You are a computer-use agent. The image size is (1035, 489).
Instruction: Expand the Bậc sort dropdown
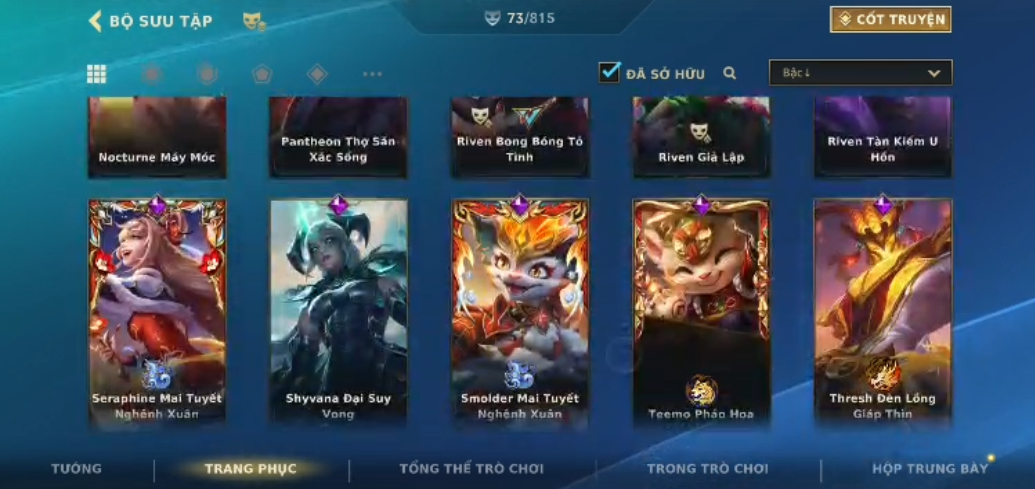tap(860, 73)
